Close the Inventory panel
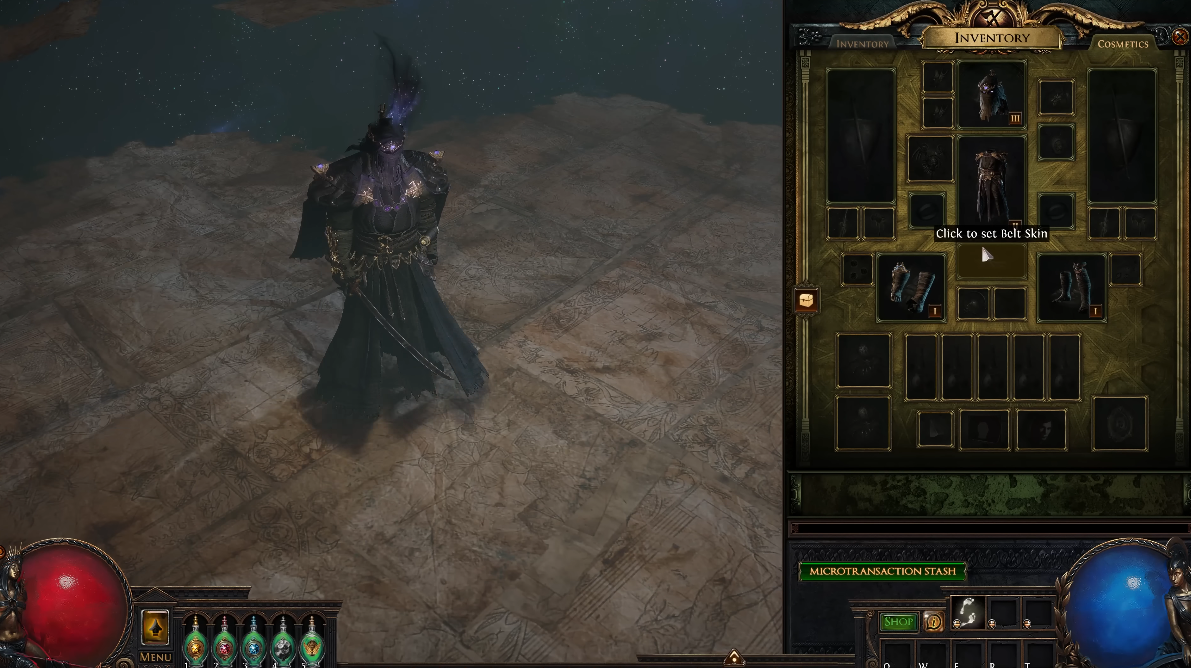The width and height of the screenshot is (1191, 668). point(1180,36)
